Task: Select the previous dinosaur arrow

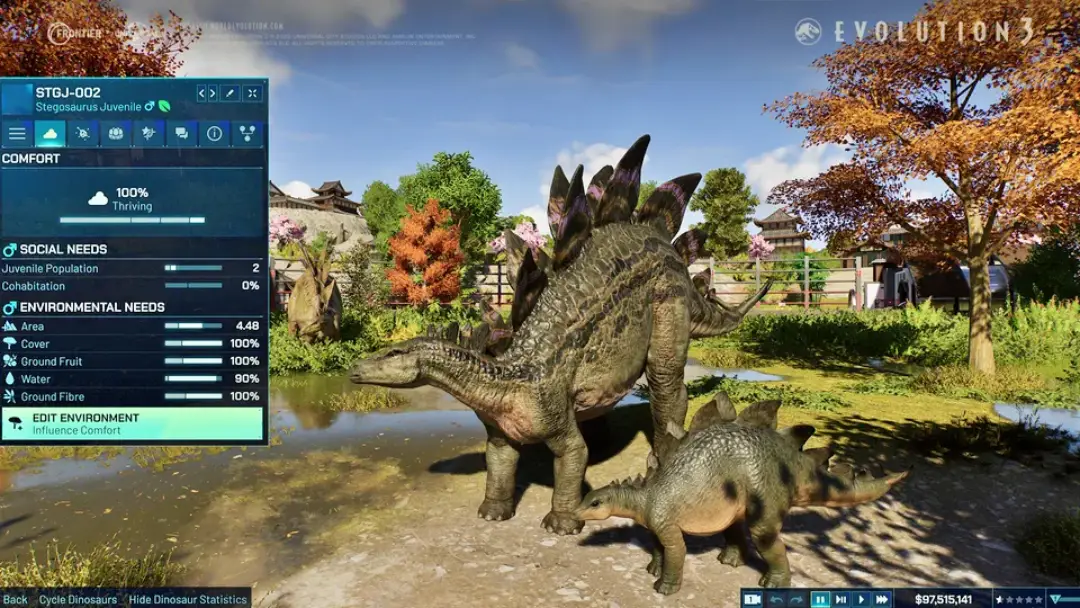Action: [x=202, y=93]
